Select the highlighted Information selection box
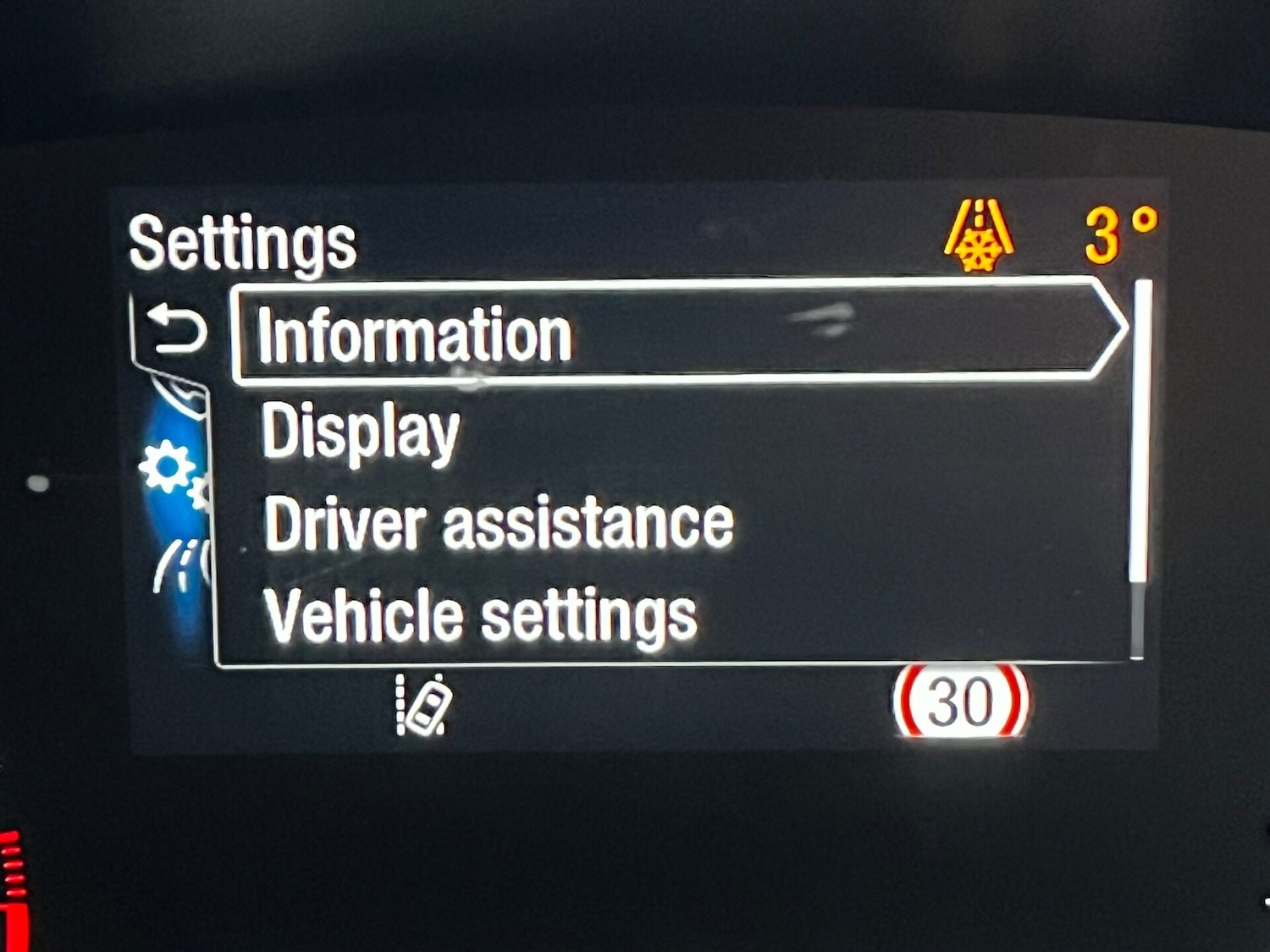The width and height of the screenshot is (1270, 952). pos(669,332)
